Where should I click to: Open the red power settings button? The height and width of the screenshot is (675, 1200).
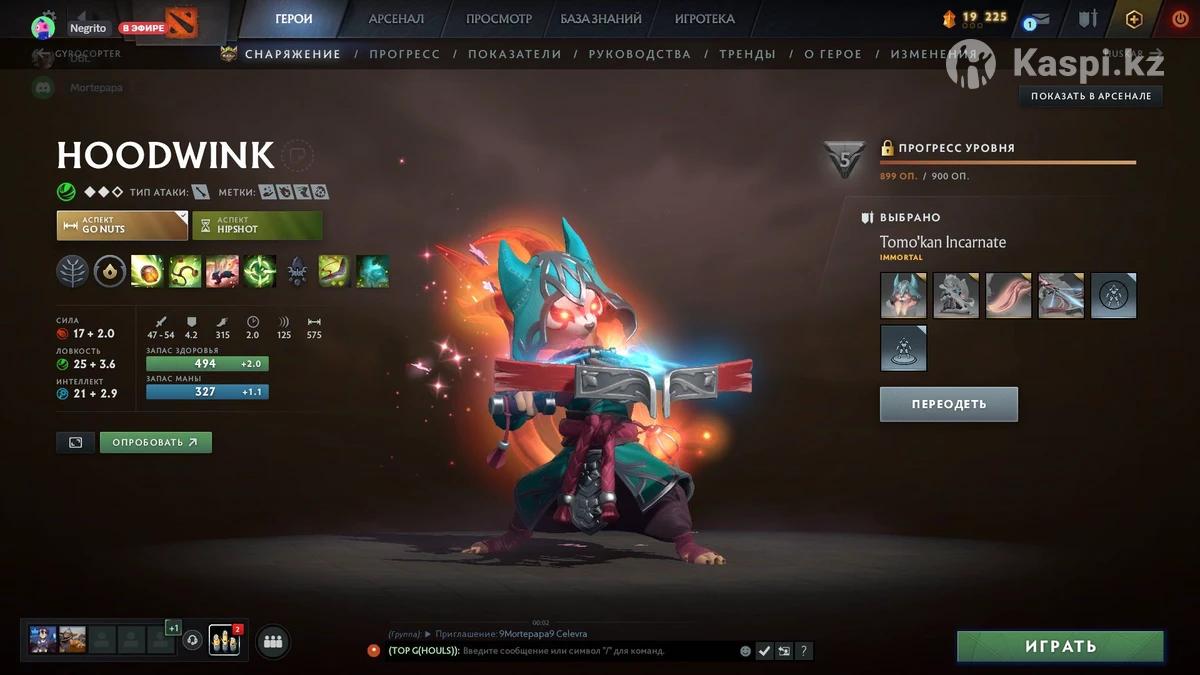pyautogui.click(x=1180, y=19)
